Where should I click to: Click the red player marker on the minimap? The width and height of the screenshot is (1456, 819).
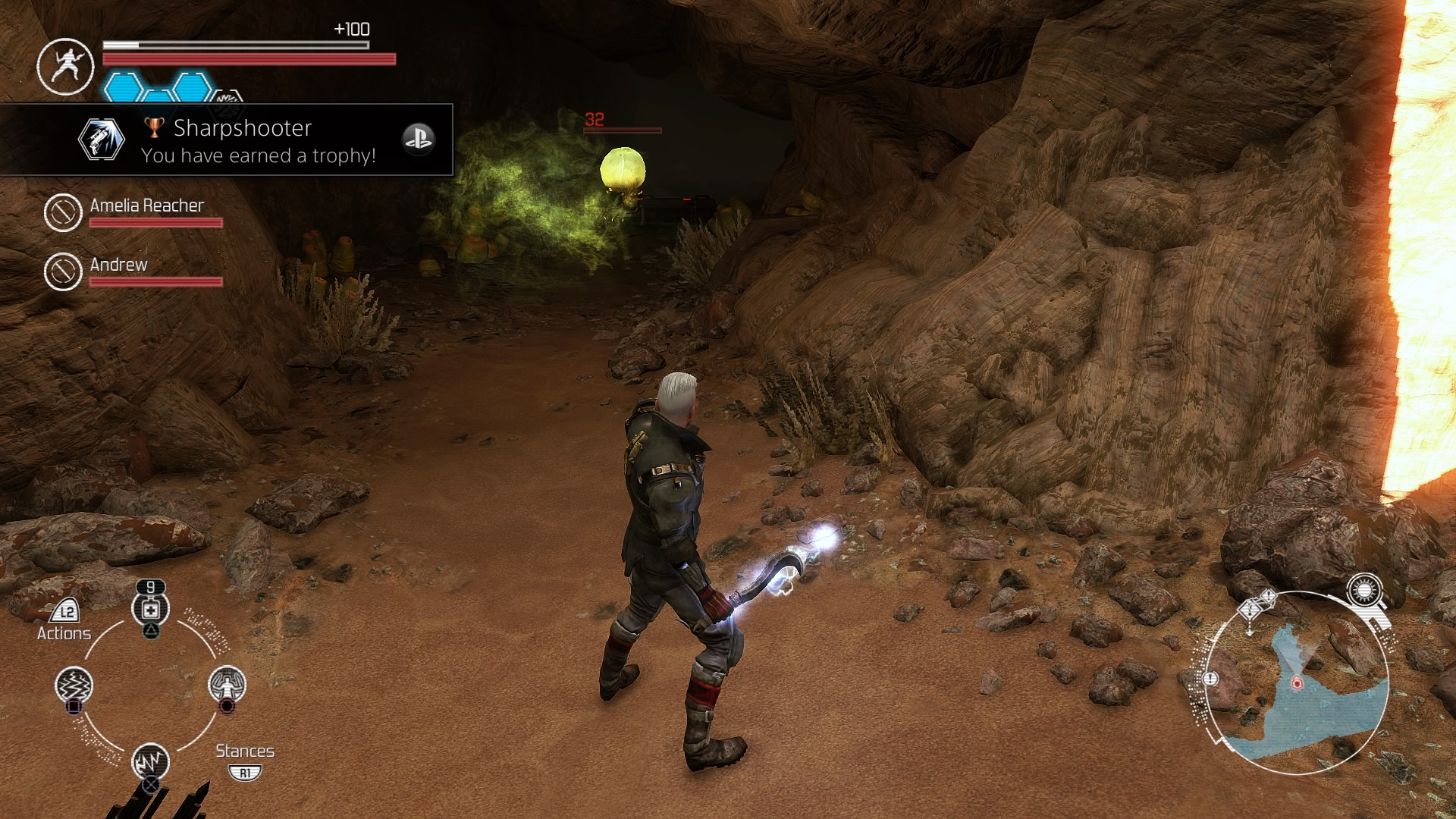tap(1297, 682)
